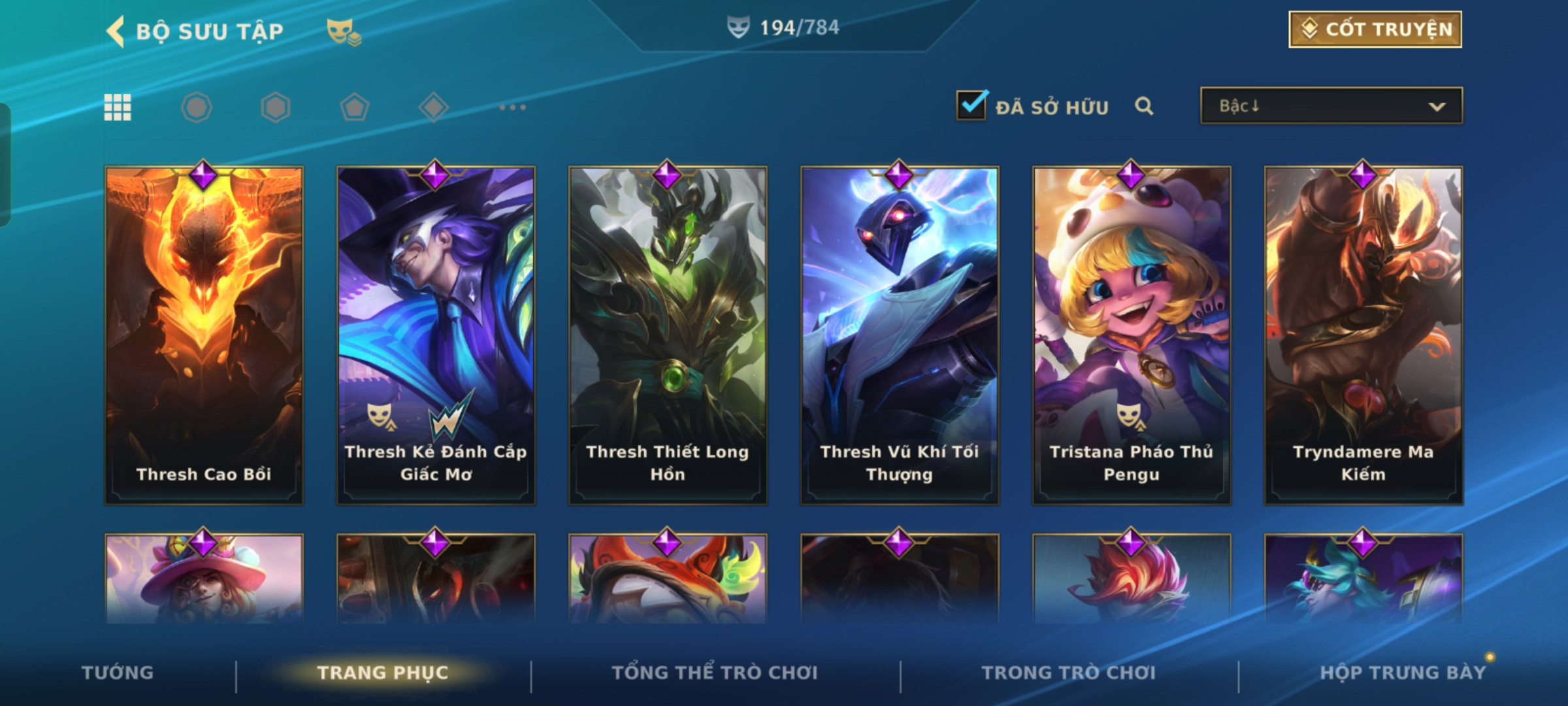Switch to the Tướng tab
Screen dimensions: 1568x706
pyautogui.click(x=118, y=673)
